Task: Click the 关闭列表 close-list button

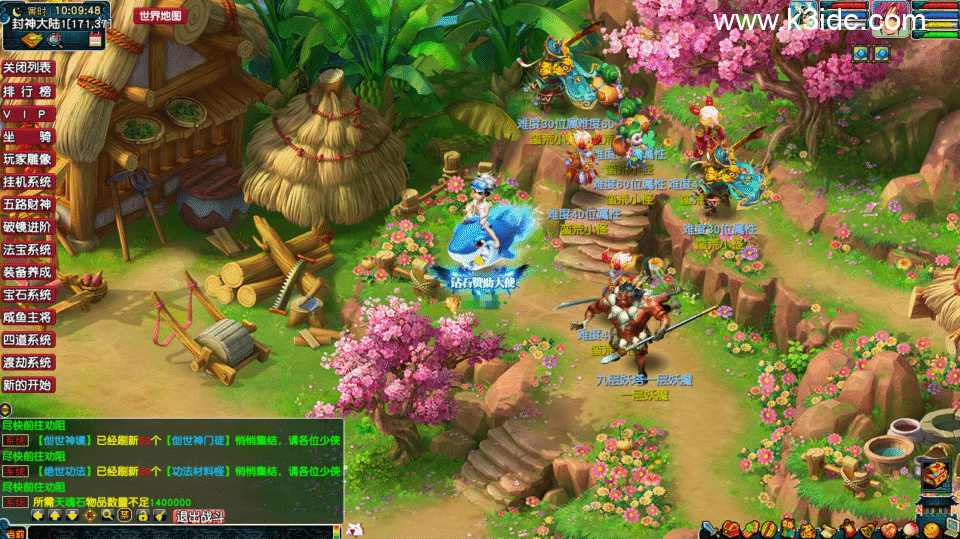Action: click(27, 67)
